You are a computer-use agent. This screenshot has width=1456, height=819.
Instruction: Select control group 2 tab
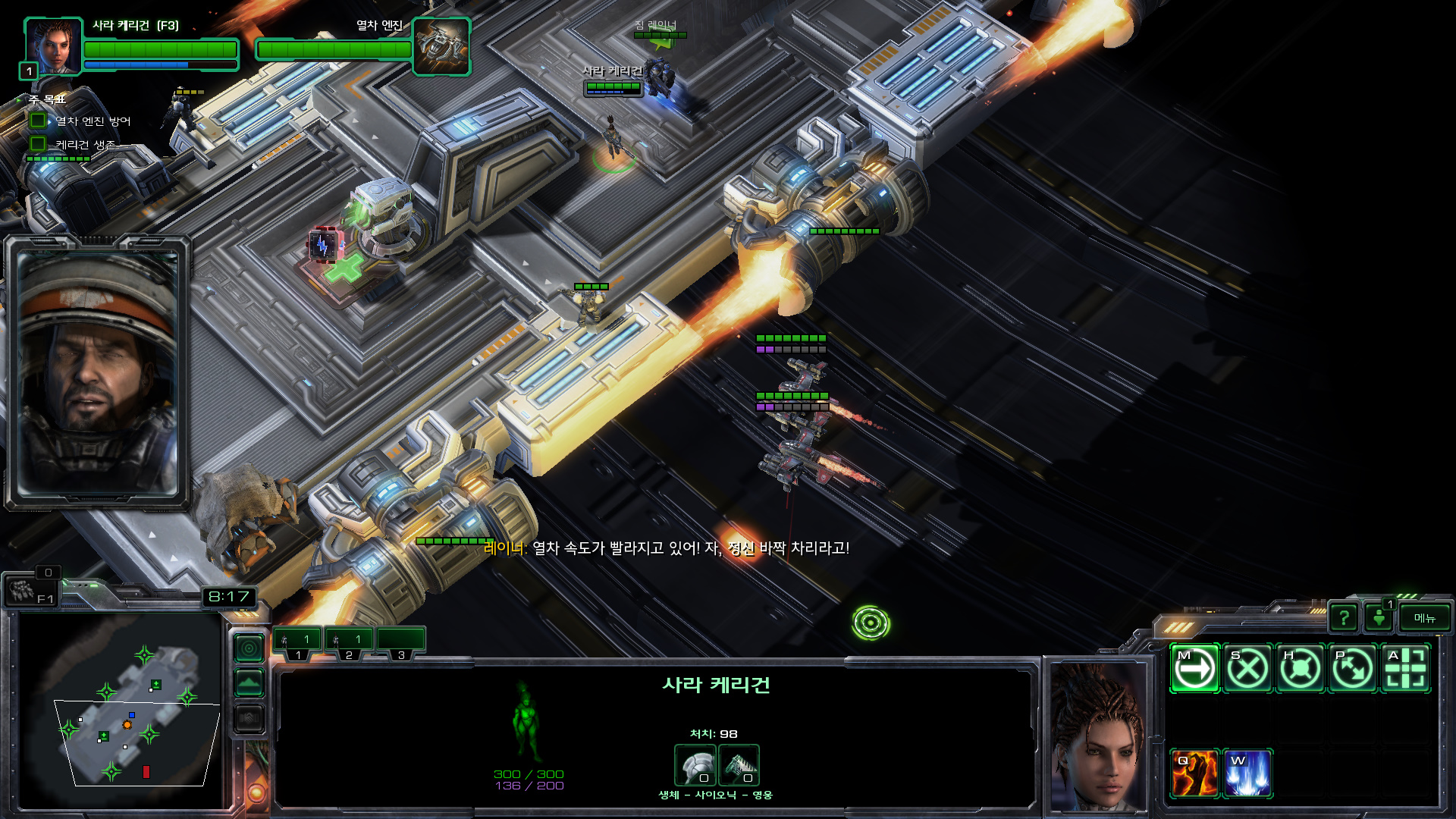pos(349,642)
